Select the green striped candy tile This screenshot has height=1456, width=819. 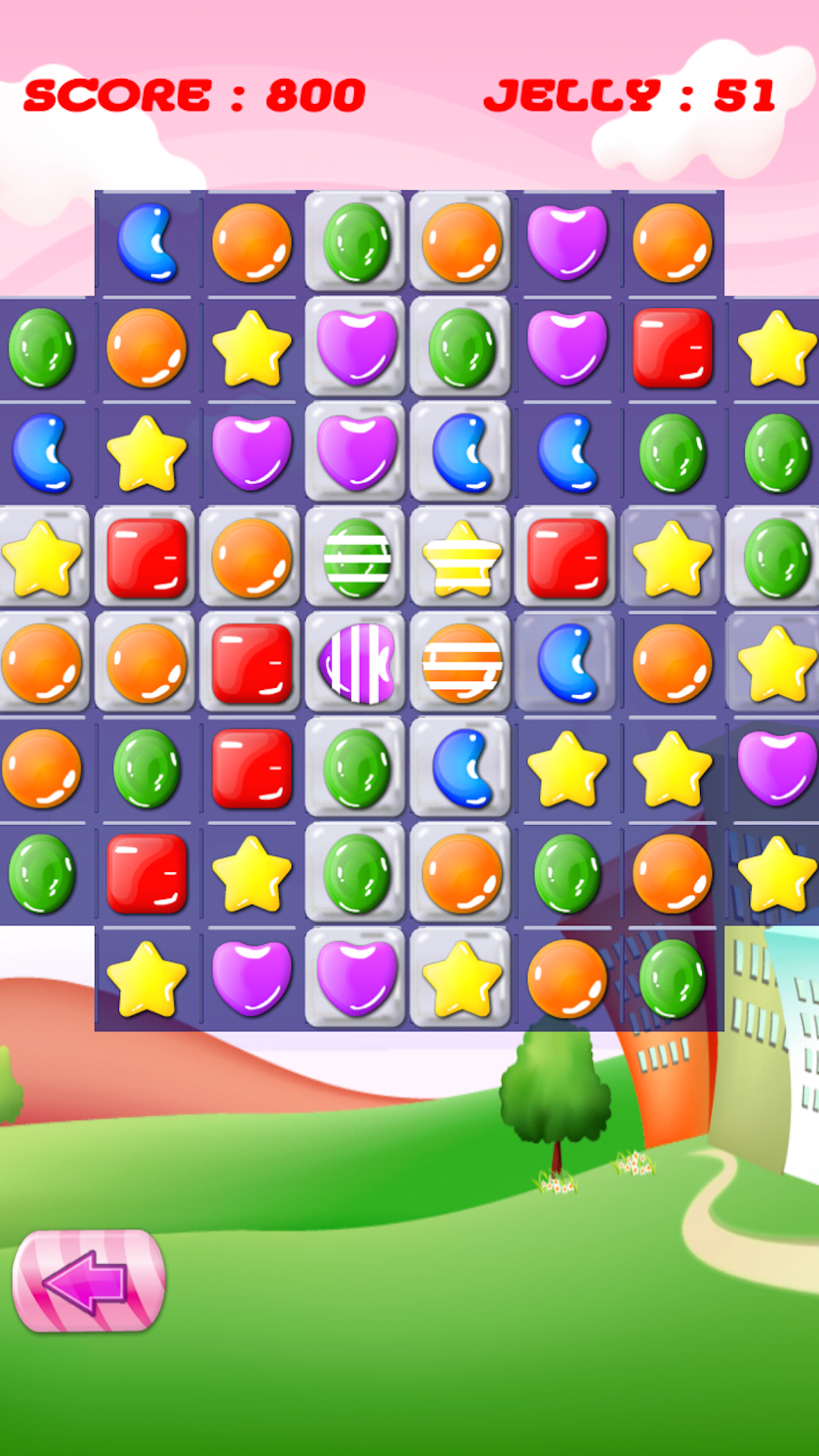[x=356, y=558]
